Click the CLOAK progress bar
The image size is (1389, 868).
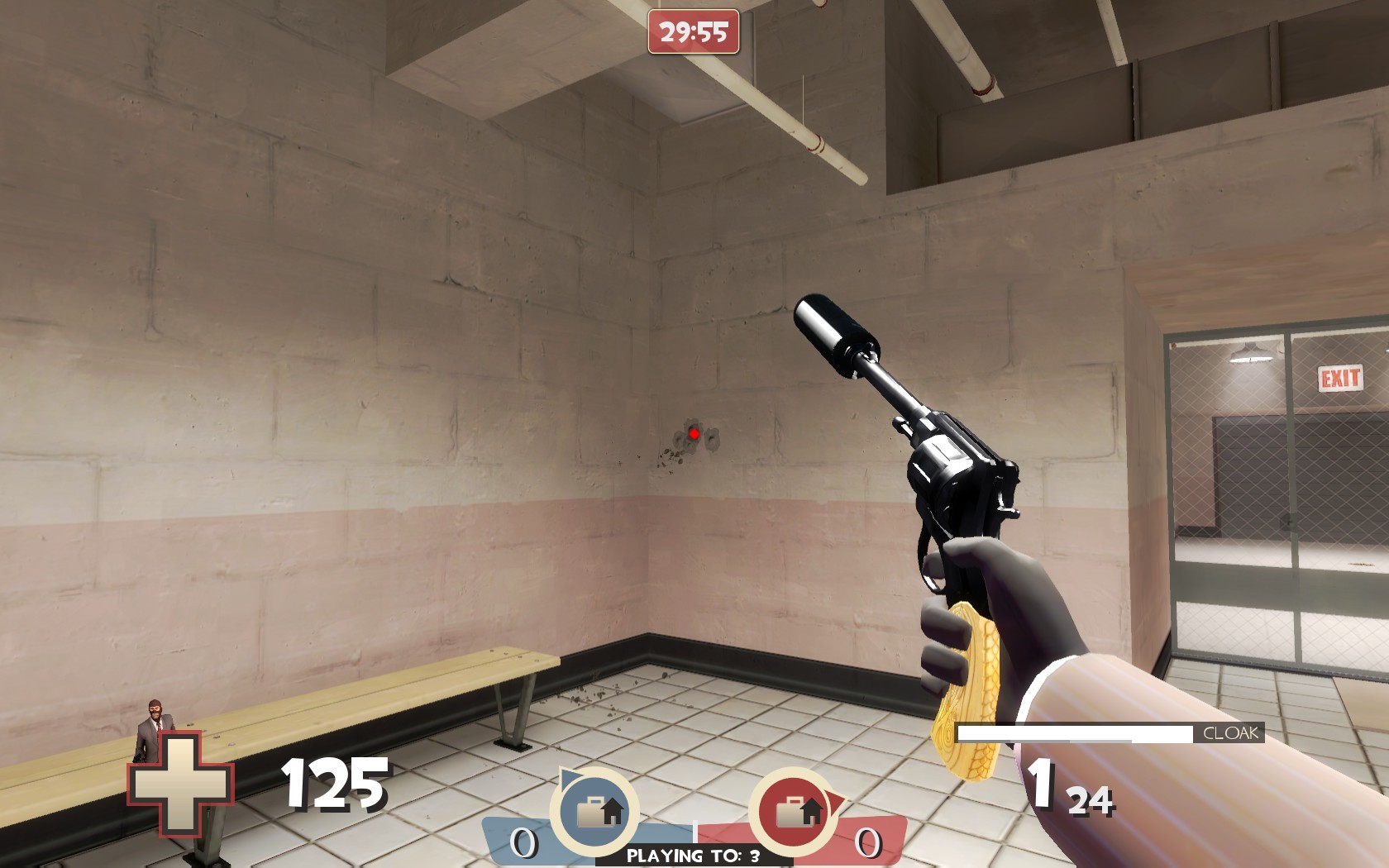pos(1075,732)
